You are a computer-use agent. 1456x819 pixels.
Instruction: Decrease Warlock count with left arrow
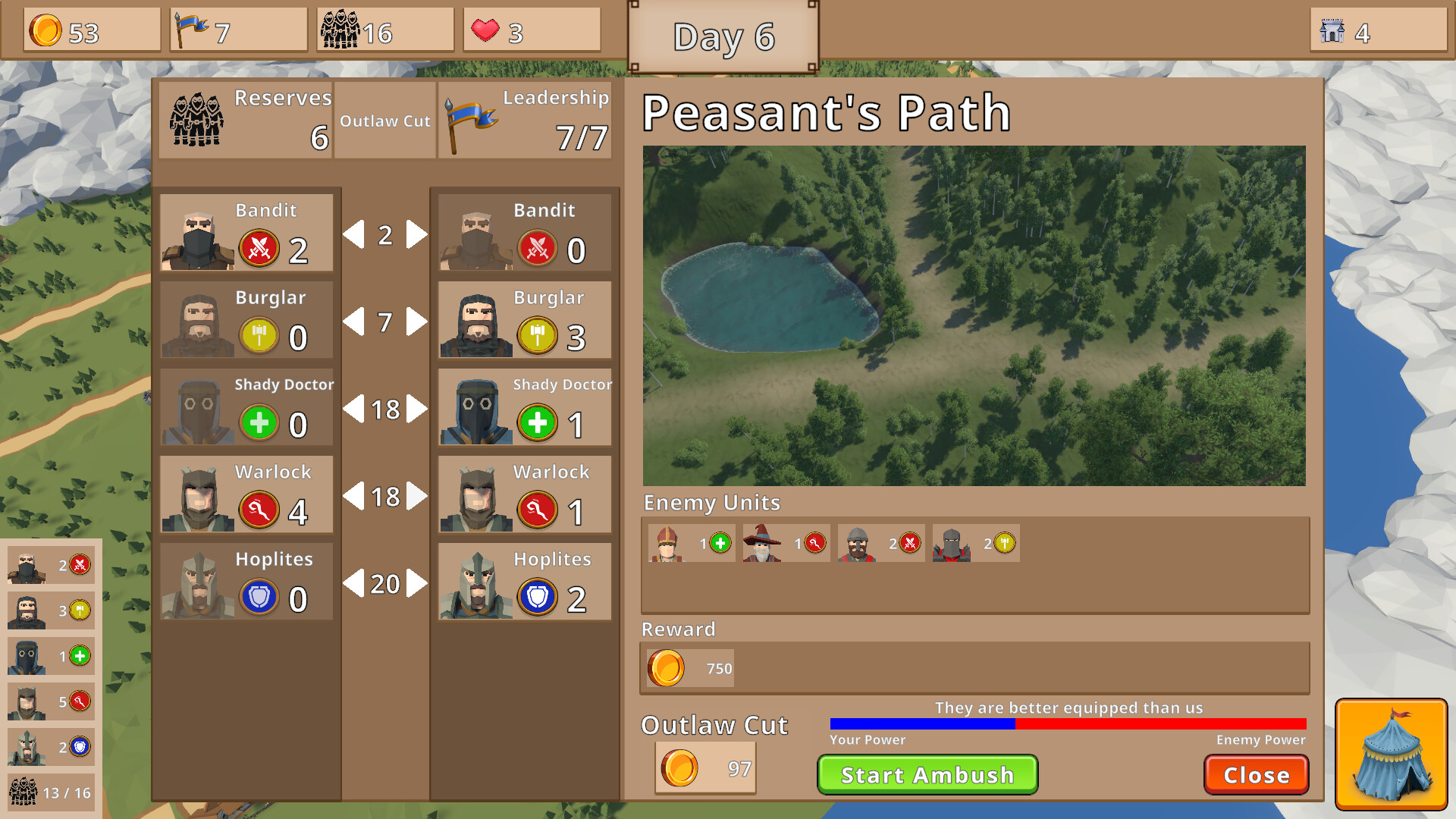(353, 497)
